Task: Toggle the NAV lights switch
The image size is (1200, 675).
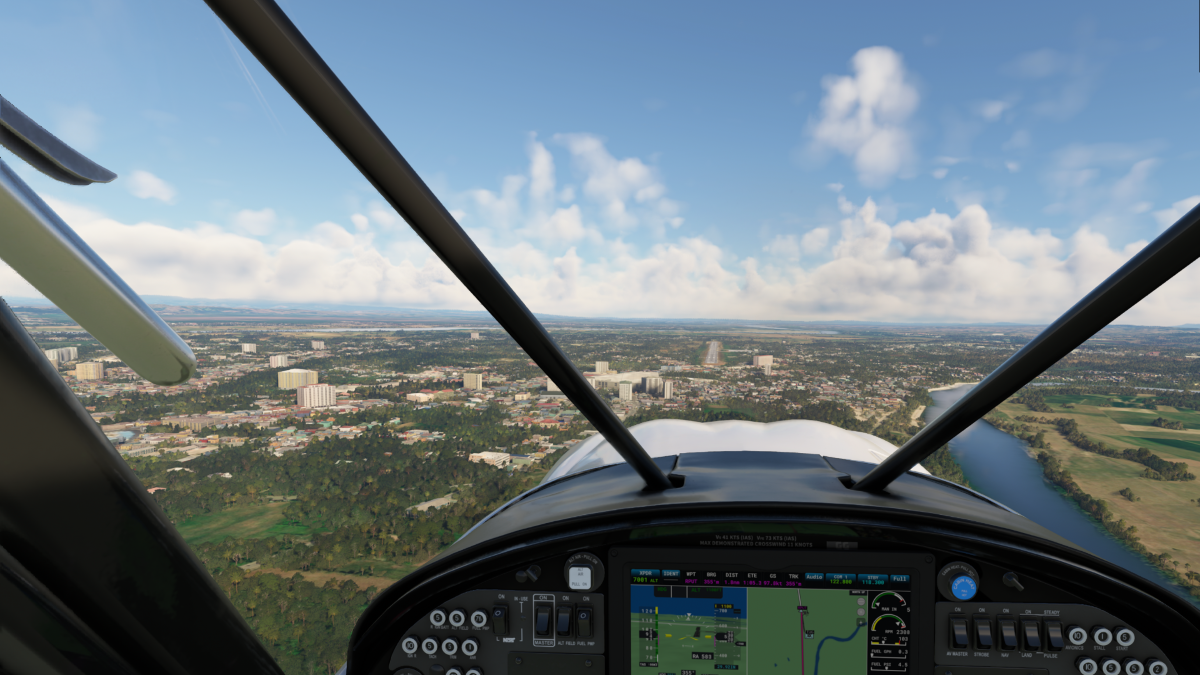Action: point(1007,633)
